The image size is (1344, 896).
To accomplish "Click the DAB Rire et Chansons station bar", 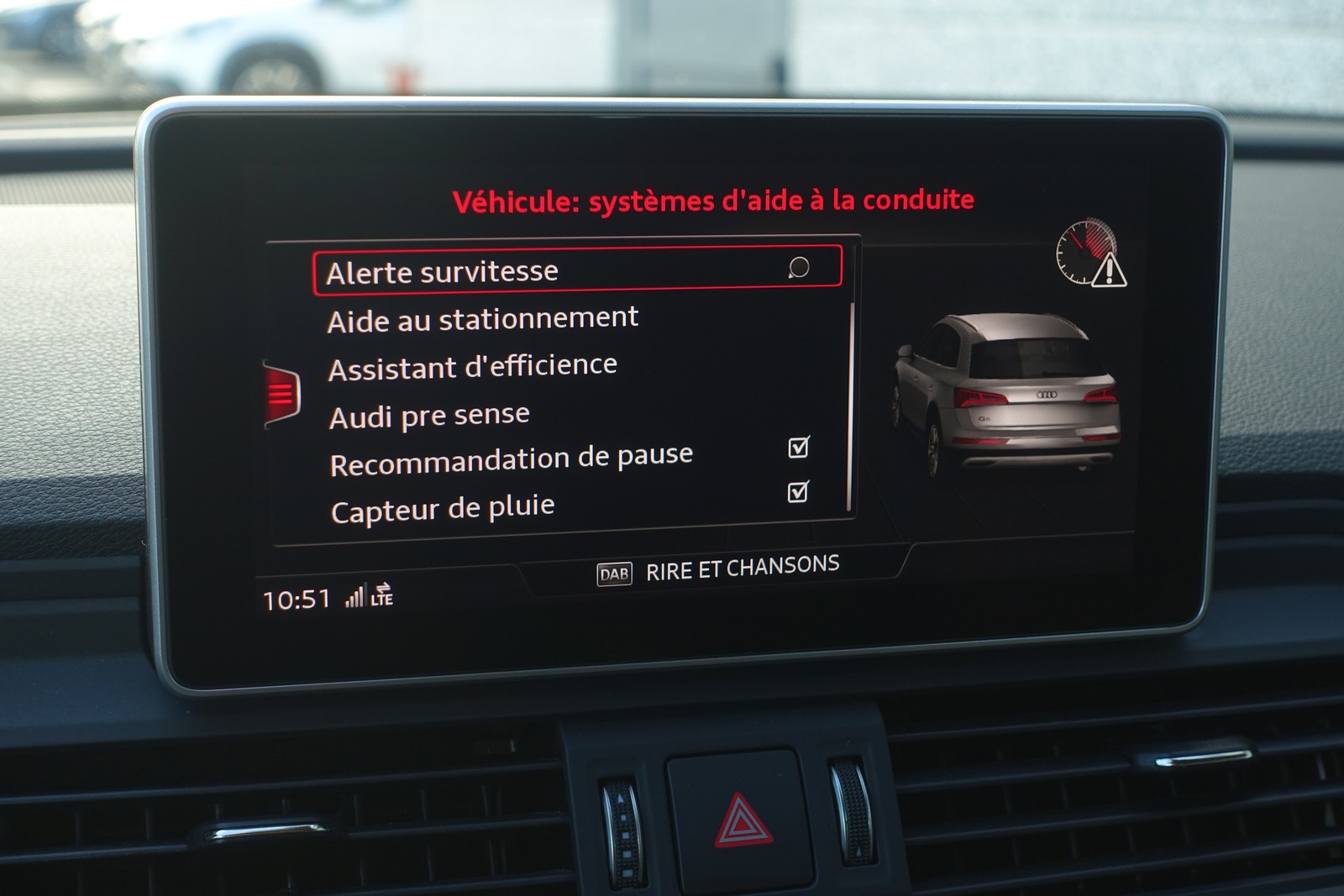I will tap(717, 569).
